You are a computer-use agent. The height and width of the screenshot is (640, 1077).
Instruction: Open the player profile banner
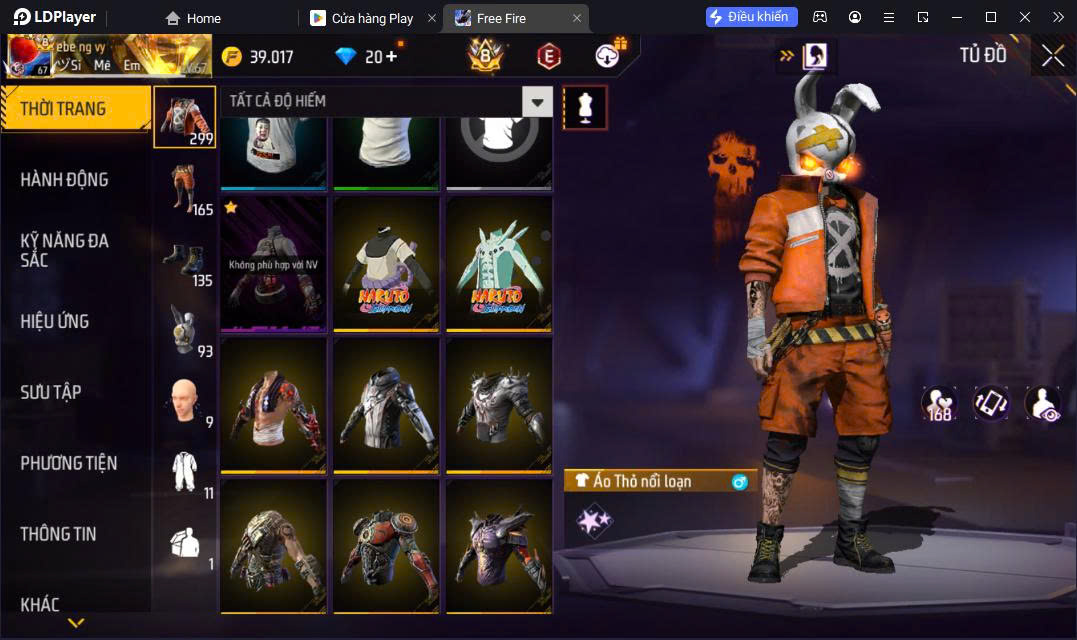coord(108,56)
